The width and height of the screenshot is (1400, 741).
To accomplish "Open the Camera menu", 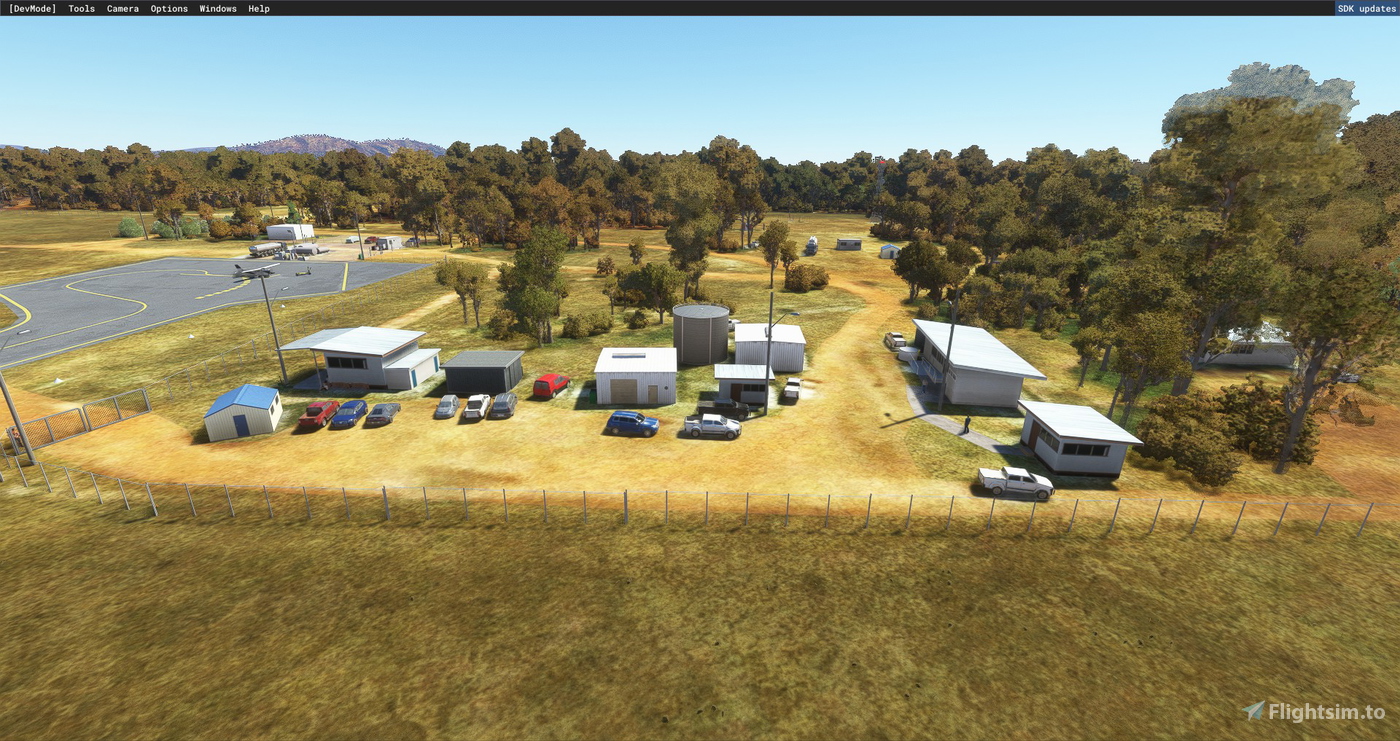I will point(122,8).
